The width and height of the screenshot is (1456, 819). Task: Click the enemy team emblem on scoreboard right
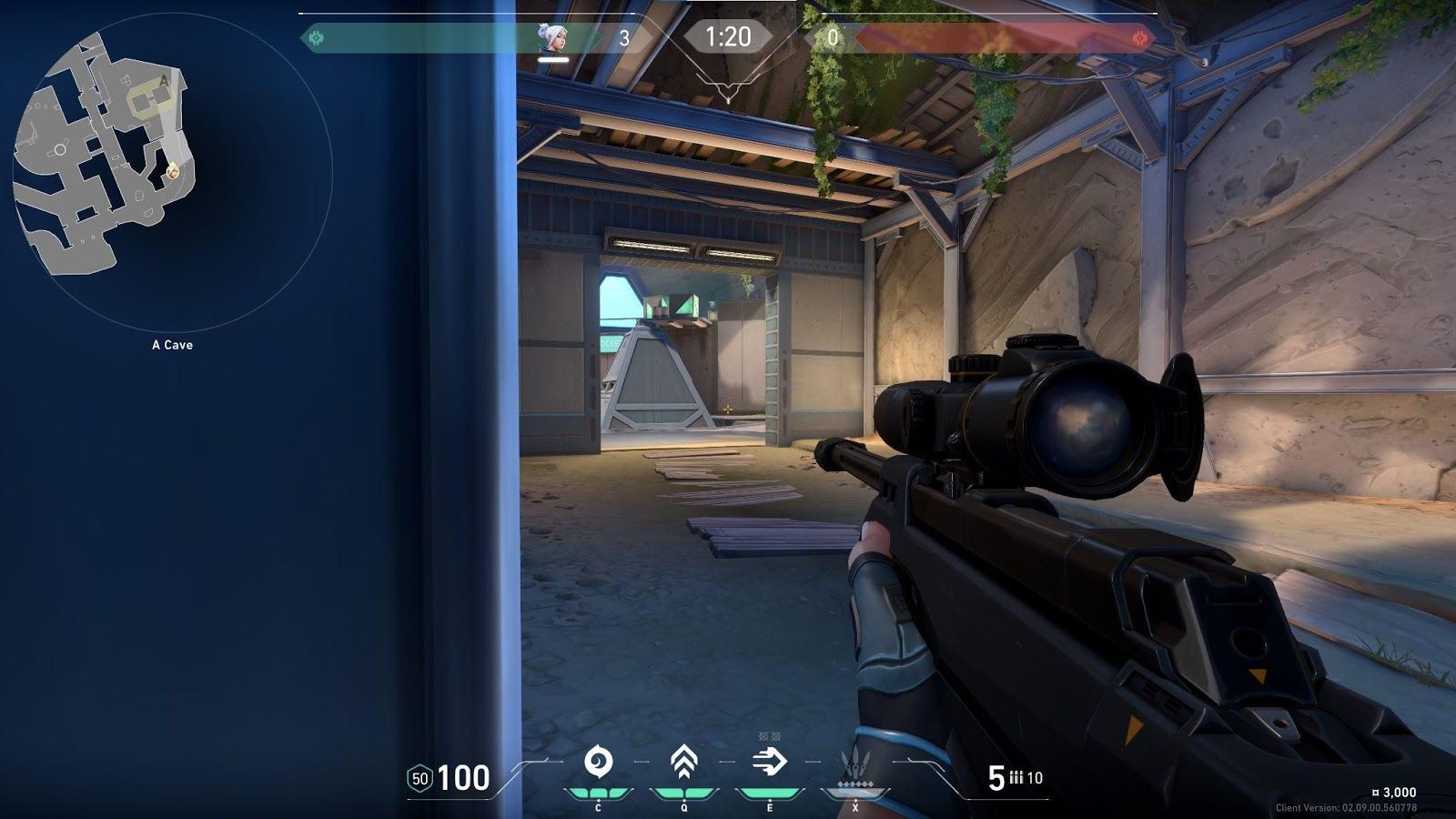pyautogui.click(x=1140, y=40)
